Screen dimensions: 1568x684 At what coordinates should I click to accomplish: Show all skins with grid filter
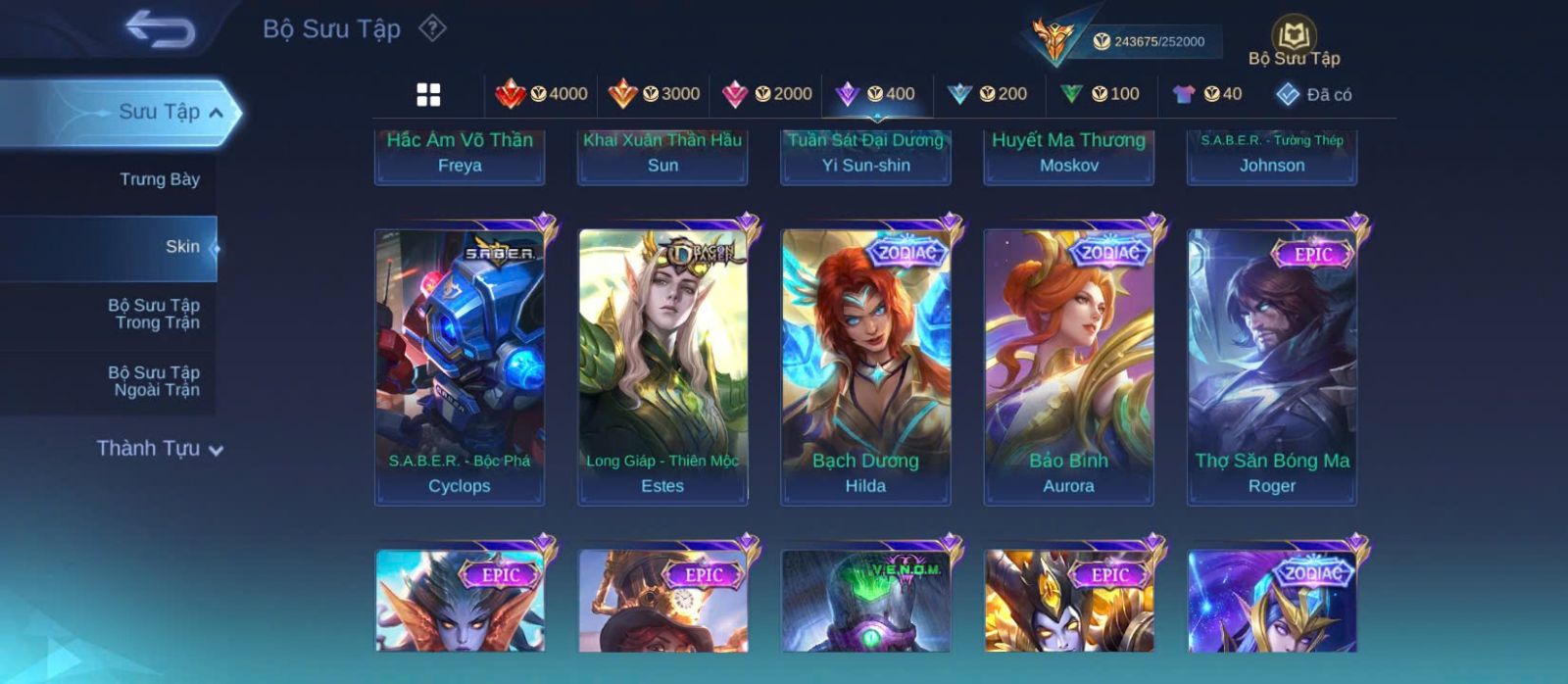[428, 94]
